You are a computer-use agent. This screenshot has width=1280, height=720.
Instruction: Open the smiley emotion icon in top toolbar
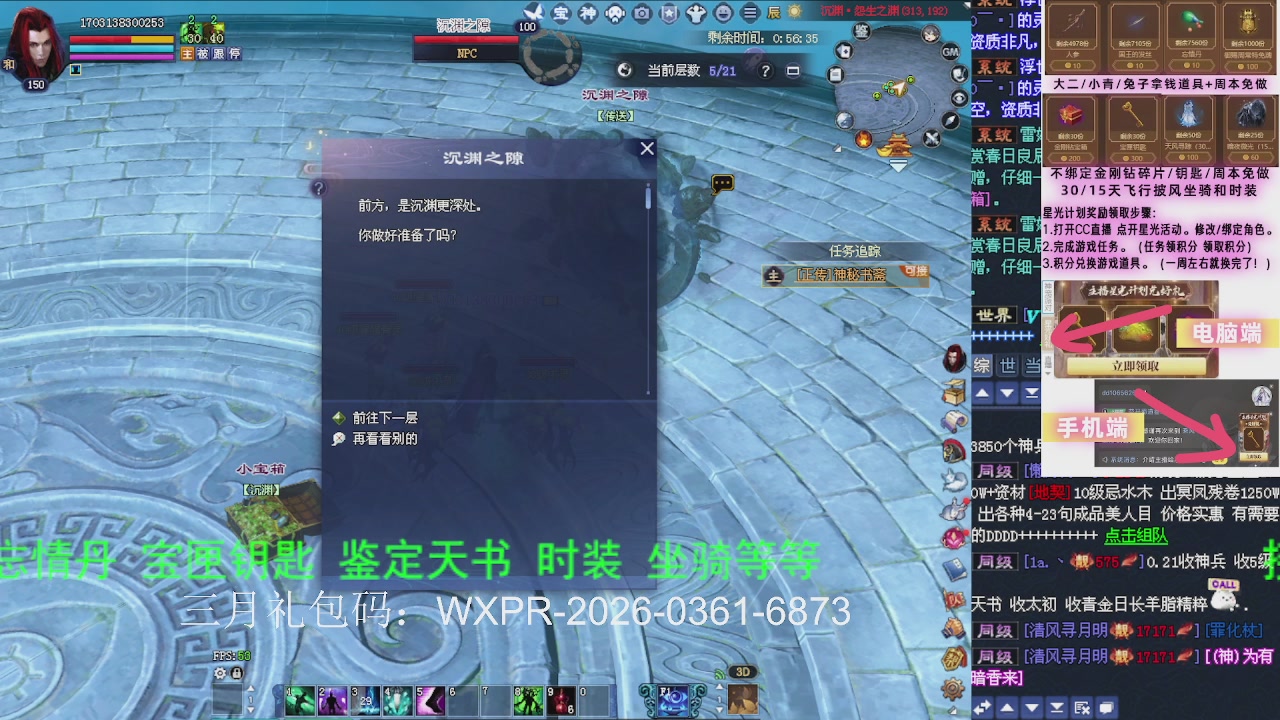(723, 14)
